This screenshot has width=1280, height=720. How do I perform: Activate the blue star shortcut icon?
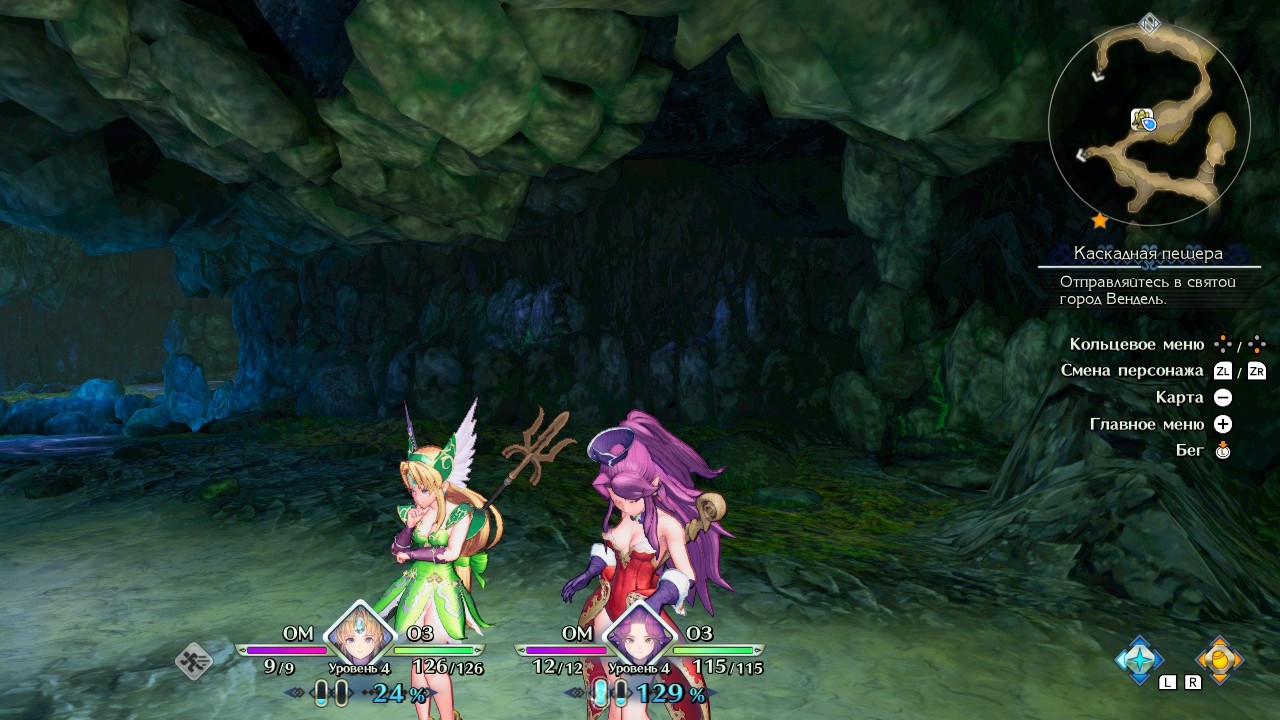tap(1139, 659)
